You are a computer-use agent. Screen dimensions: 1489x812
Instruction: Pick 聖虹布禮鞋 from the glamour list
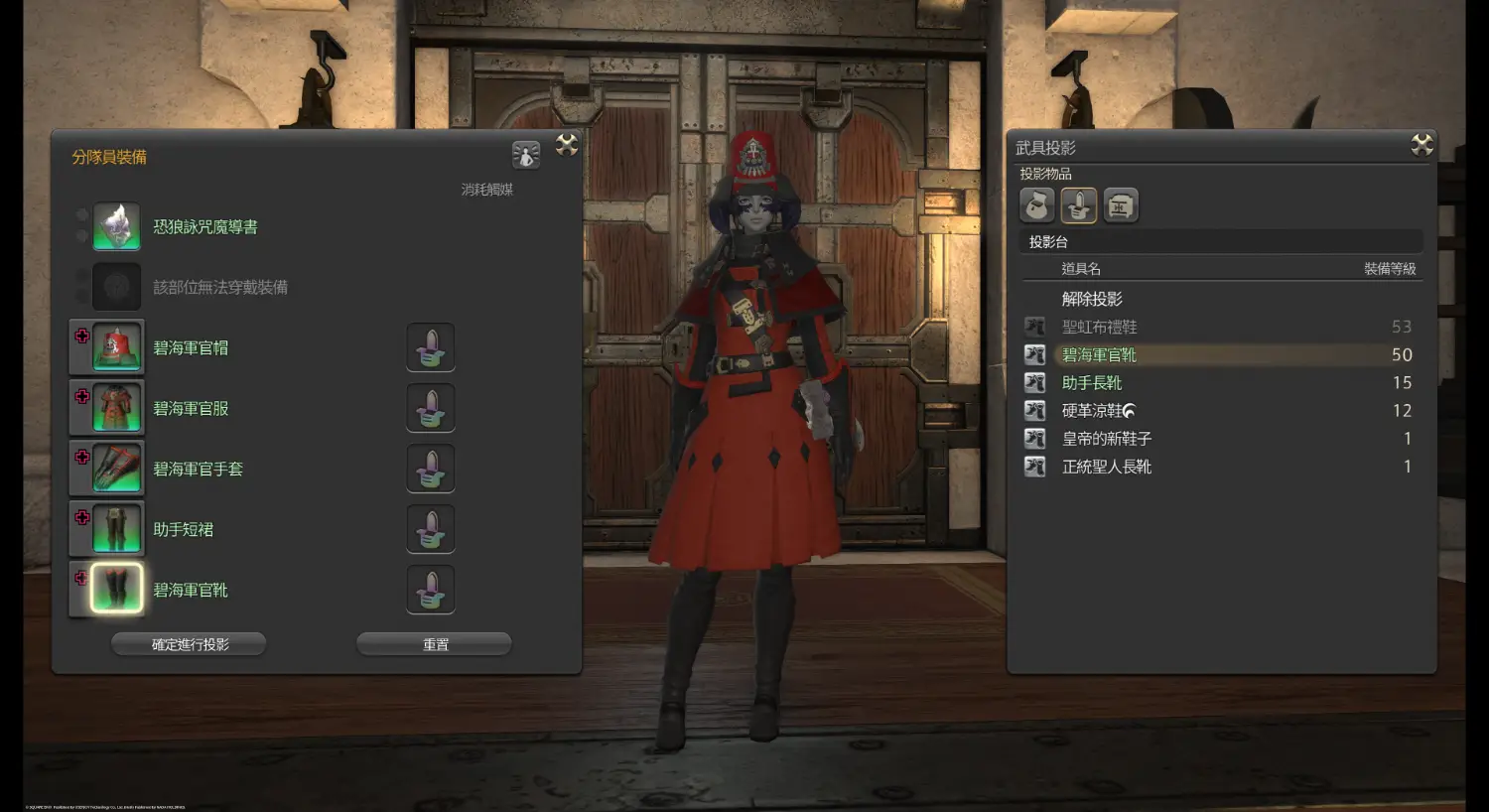pos(1100,327)
